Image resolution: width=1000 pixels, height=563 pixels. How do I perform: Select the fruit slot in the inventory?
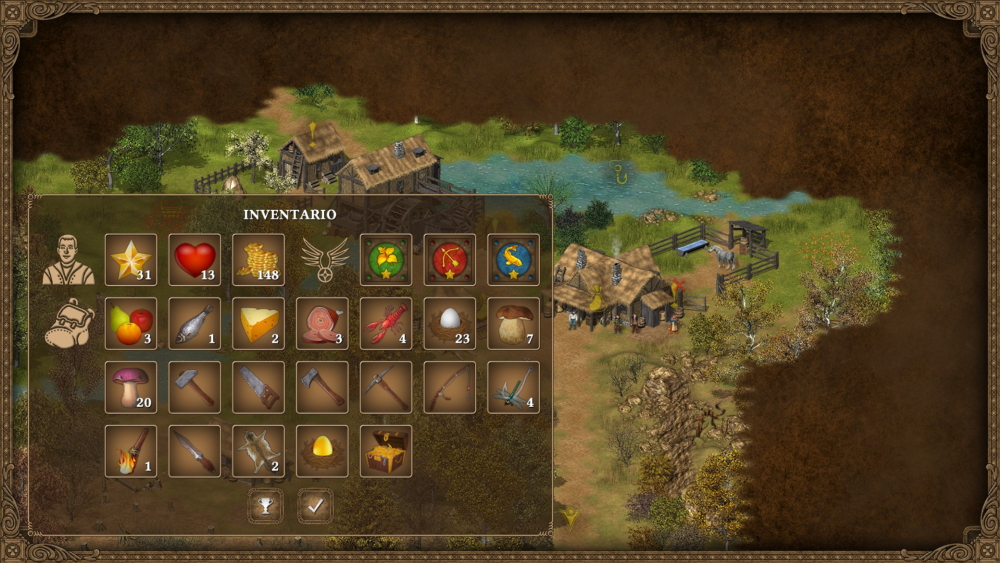131,323
